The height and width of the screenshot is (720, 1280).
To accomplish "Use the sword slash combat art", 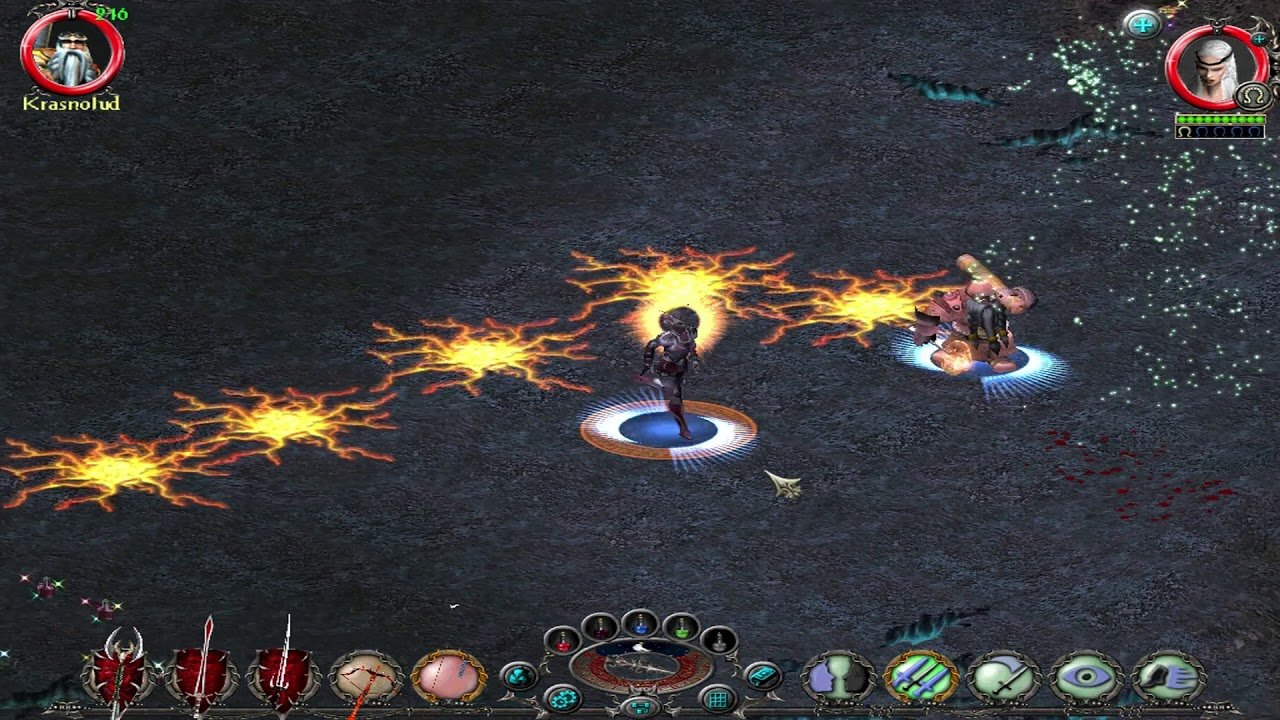I will tap(1003, 678).
